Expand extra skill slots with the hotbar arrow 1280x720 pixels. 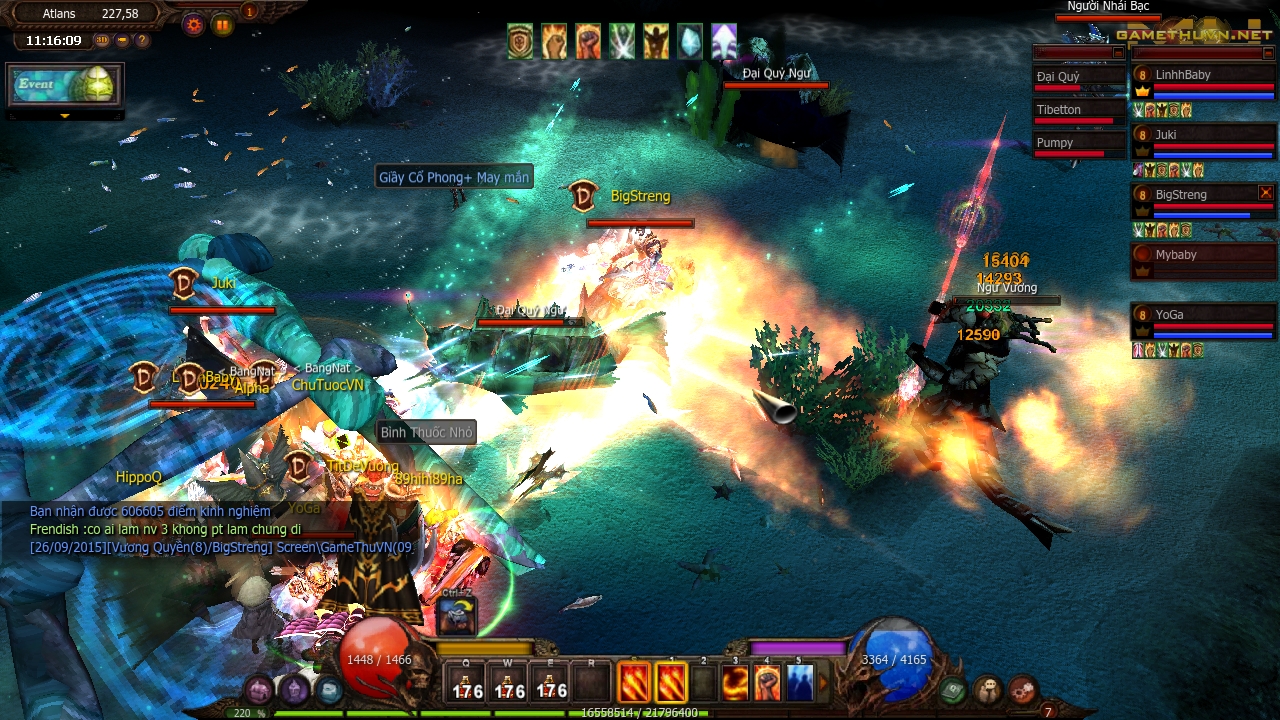822,680
